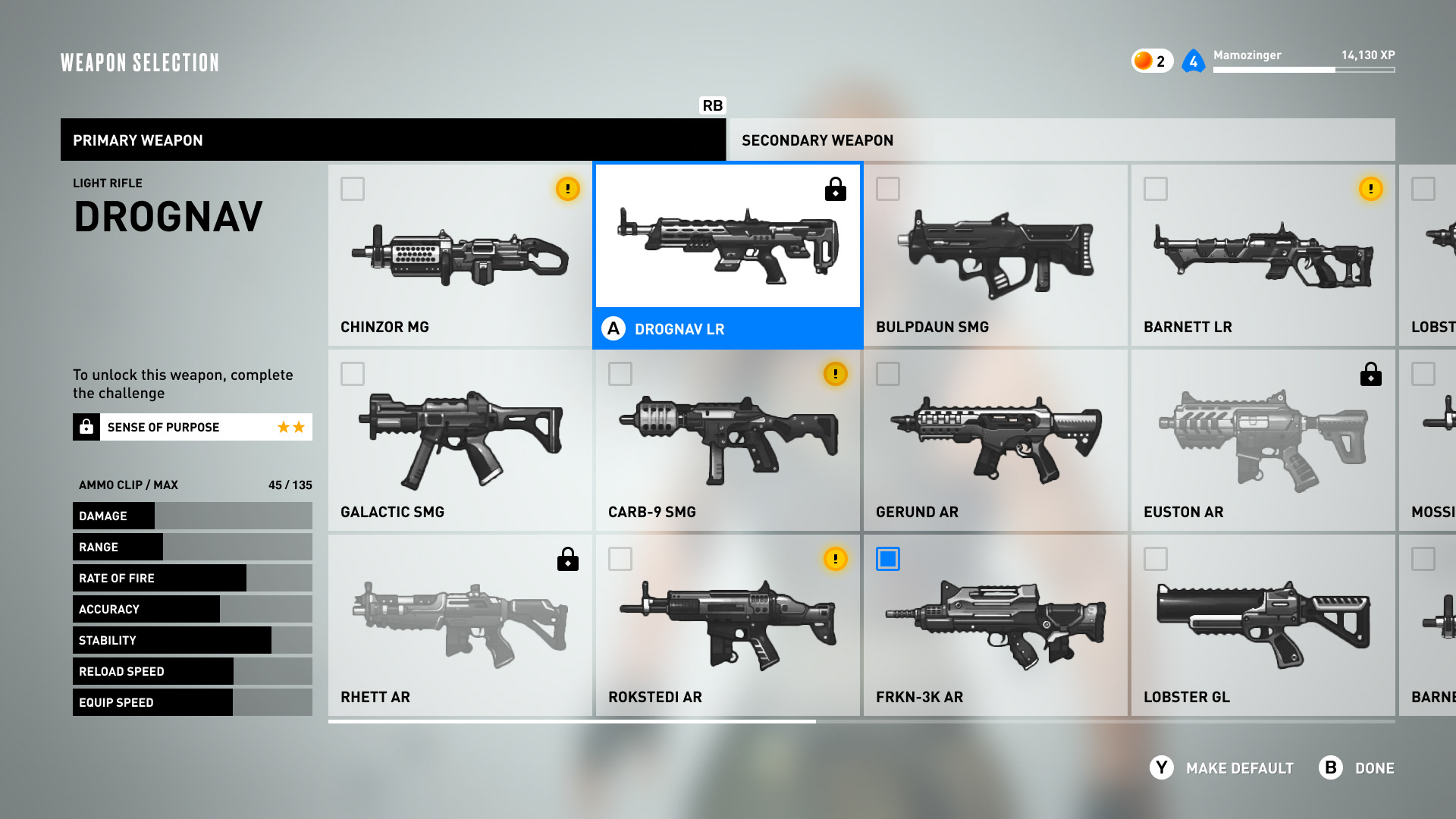The width and height of the screenshot is (1456, 819).
Task: Choose the Chinzor MG weapon tile
Action: point(460,256)
